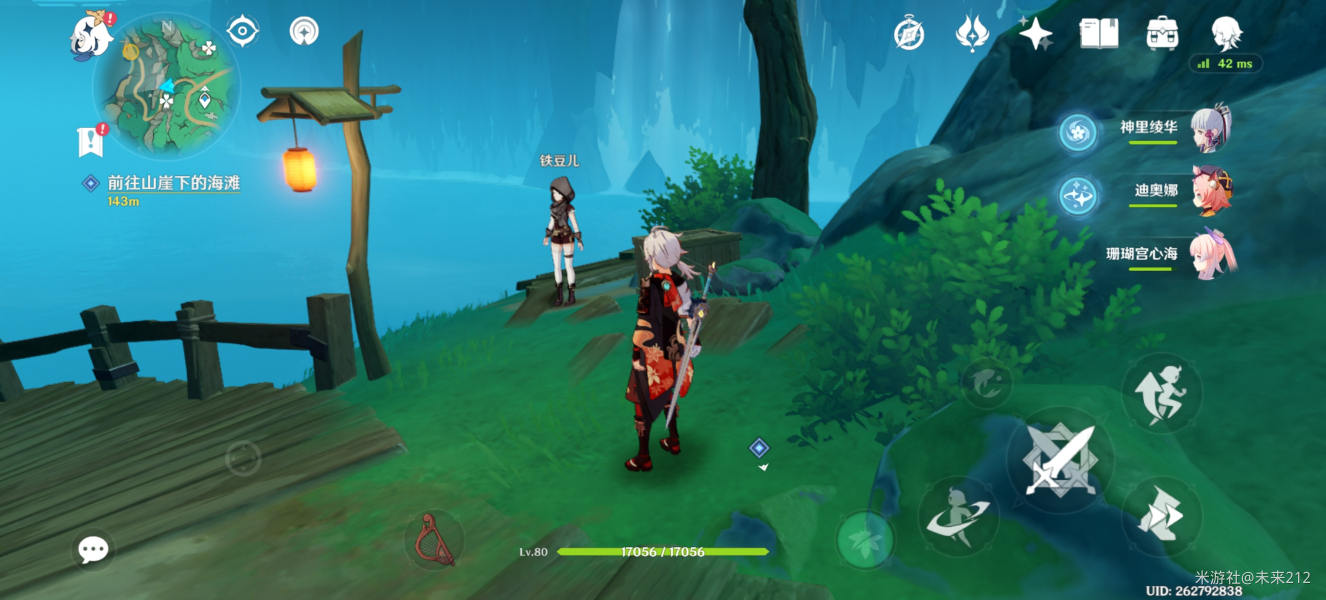This screenshot has width=1326, height=600.
Task: Tap the sprint dash button
Action: click(x=1161, y=516)
